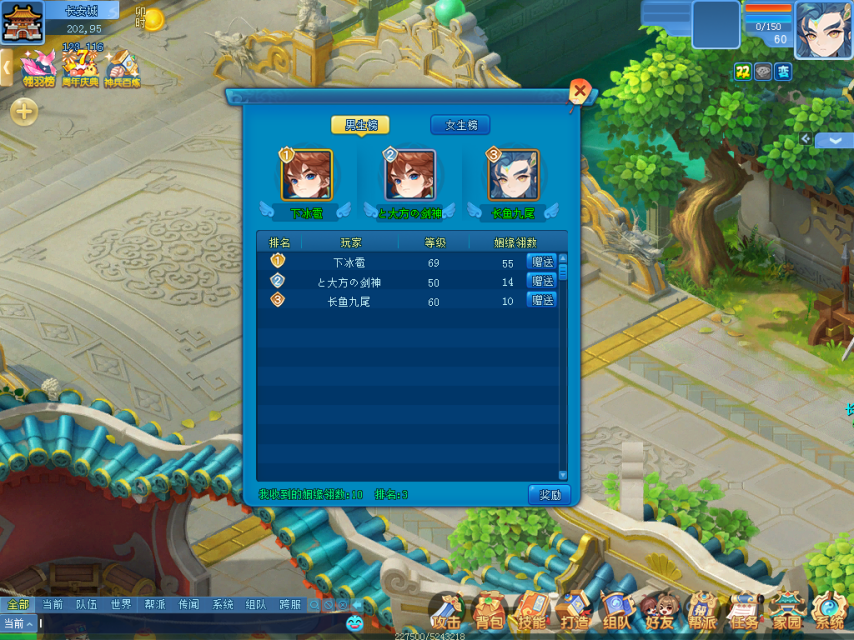Select the 男生榜 tab
The width and height of the screenshot is (854, 640).
click(360, 125)
